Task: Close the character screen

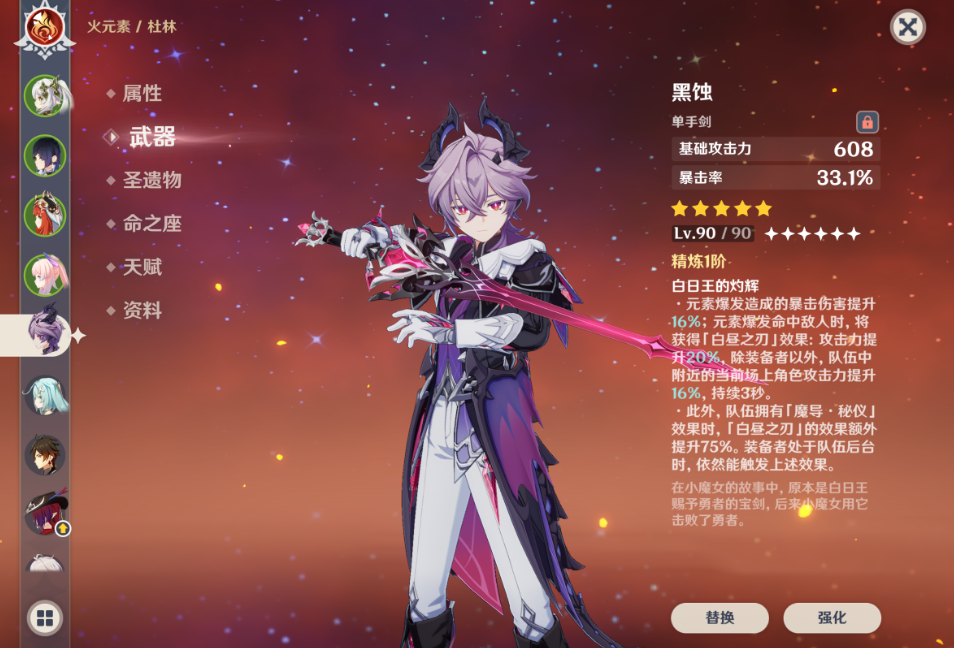Action: [907, 27]
